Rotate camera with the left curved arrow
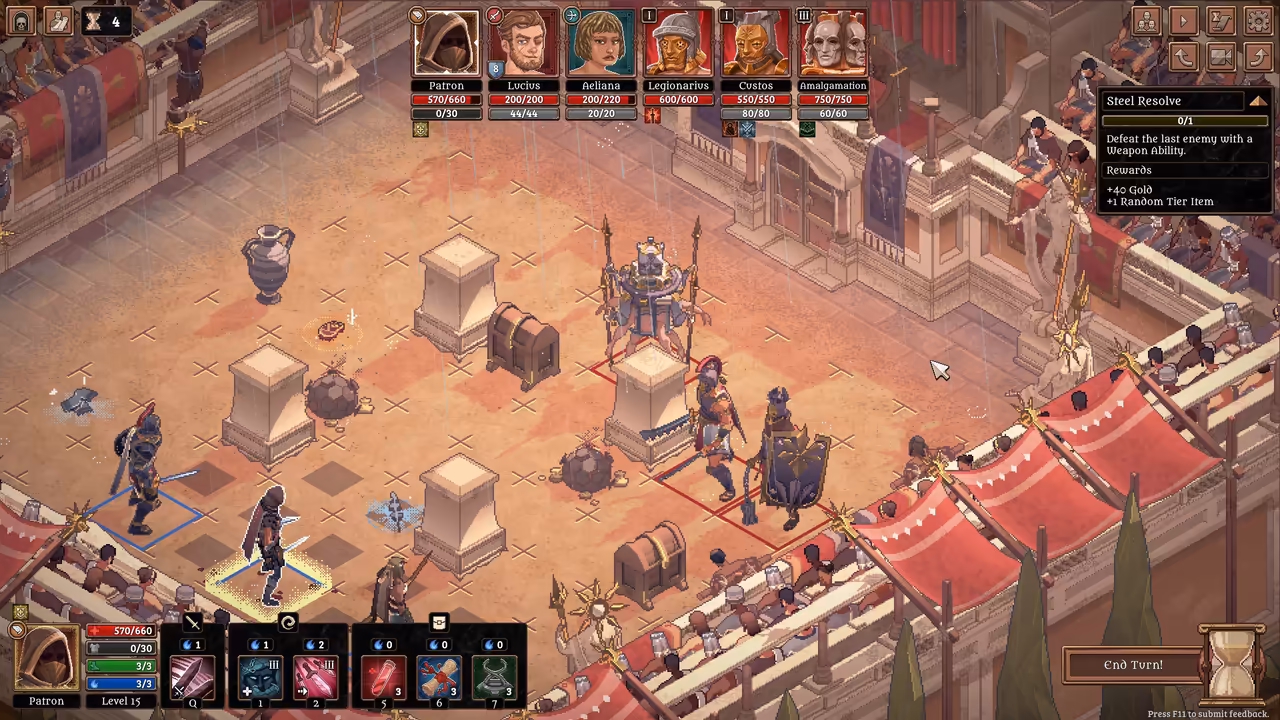The height and width of the screenshot is (720, 1280). point(1184,56)
